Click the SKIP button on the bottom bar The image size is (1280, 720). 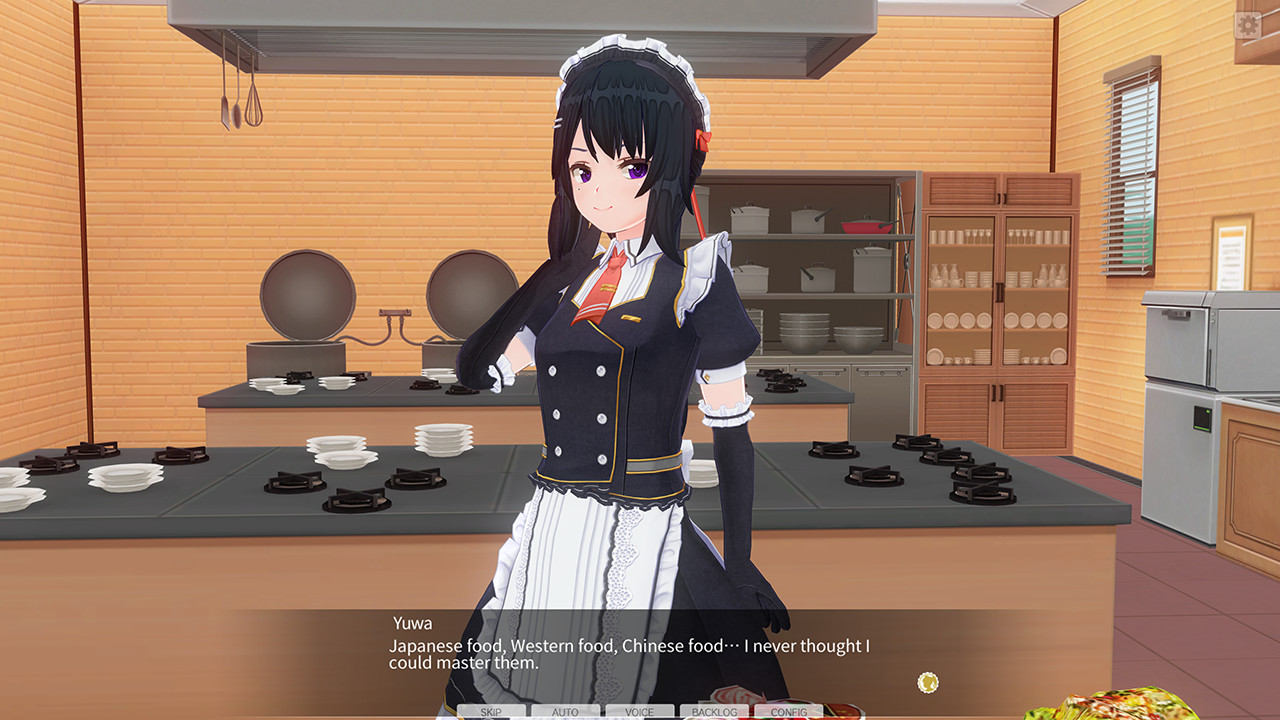pos(490,712)
